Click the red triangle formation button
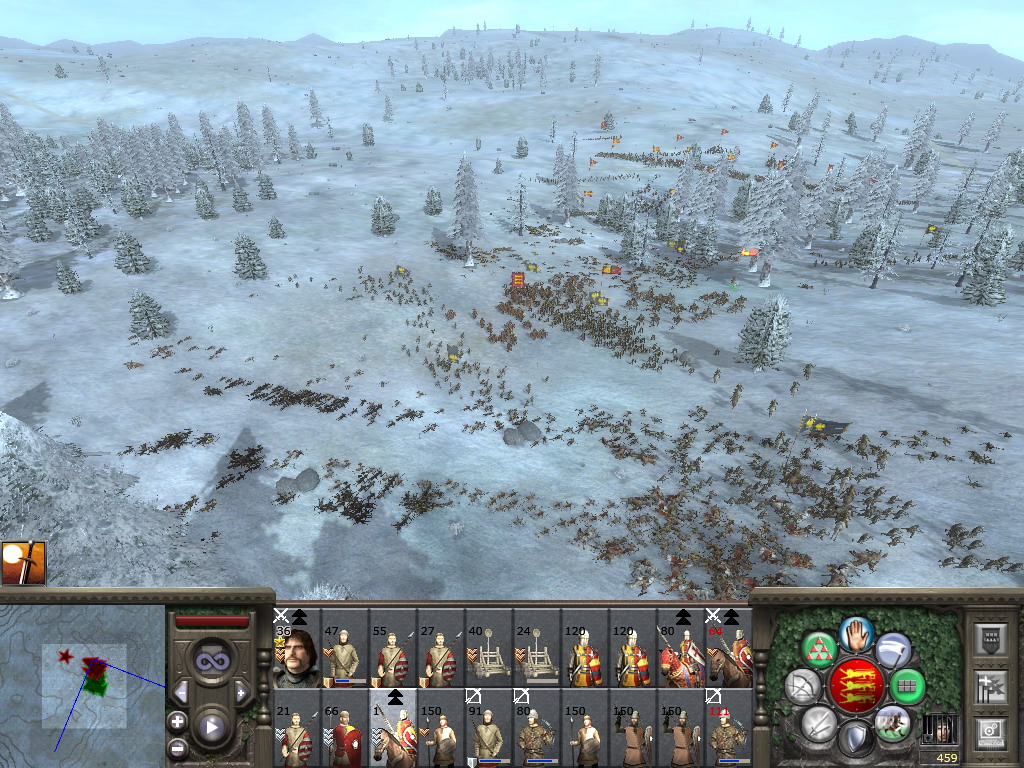 click(819, 647)
